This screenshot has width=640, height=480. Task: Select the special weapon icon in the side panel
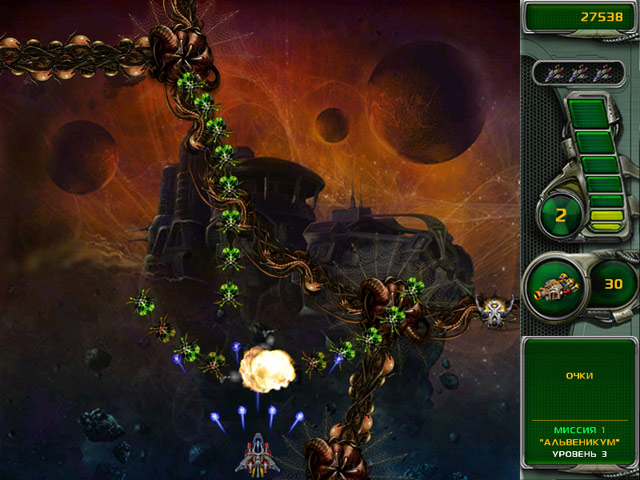click(555, 287)
